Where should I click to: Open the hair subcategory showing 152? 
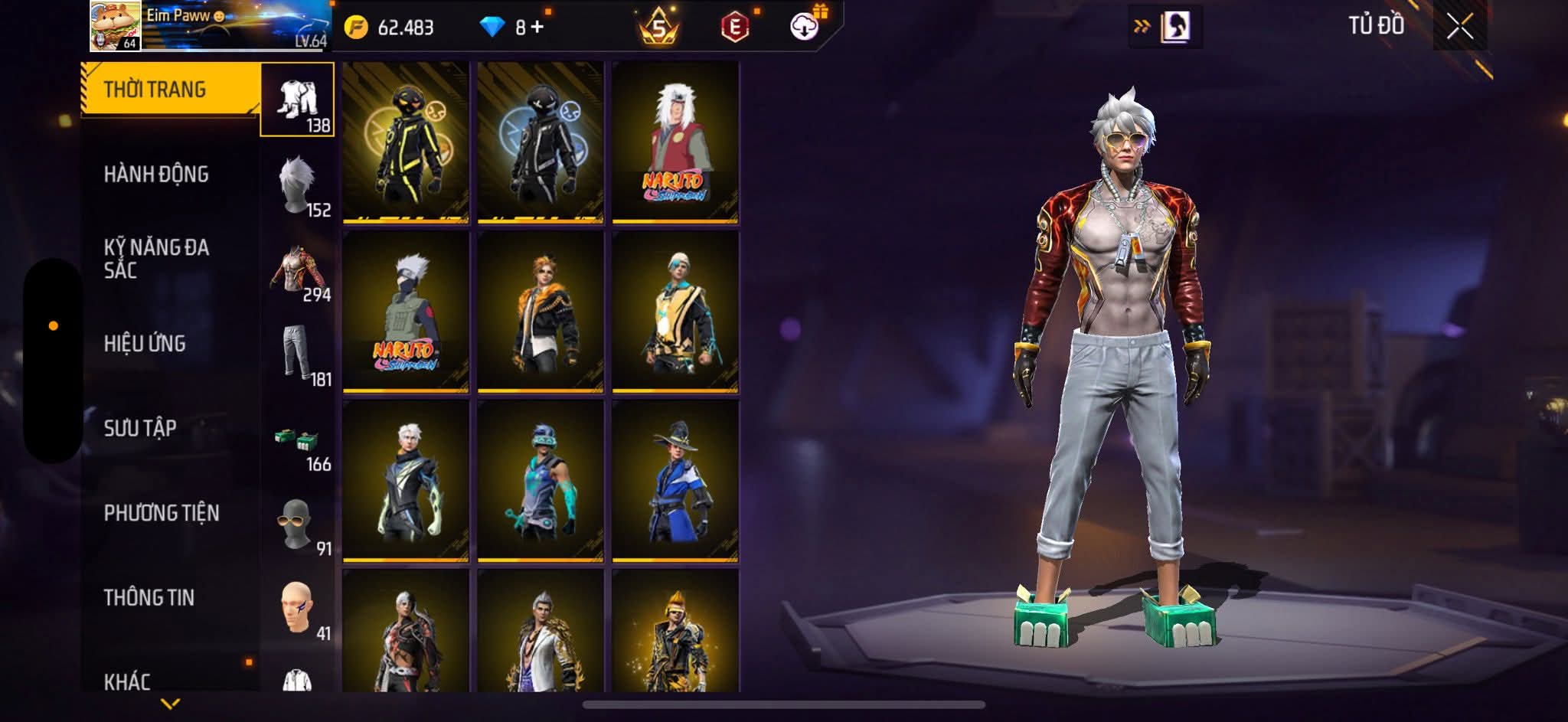298,185
